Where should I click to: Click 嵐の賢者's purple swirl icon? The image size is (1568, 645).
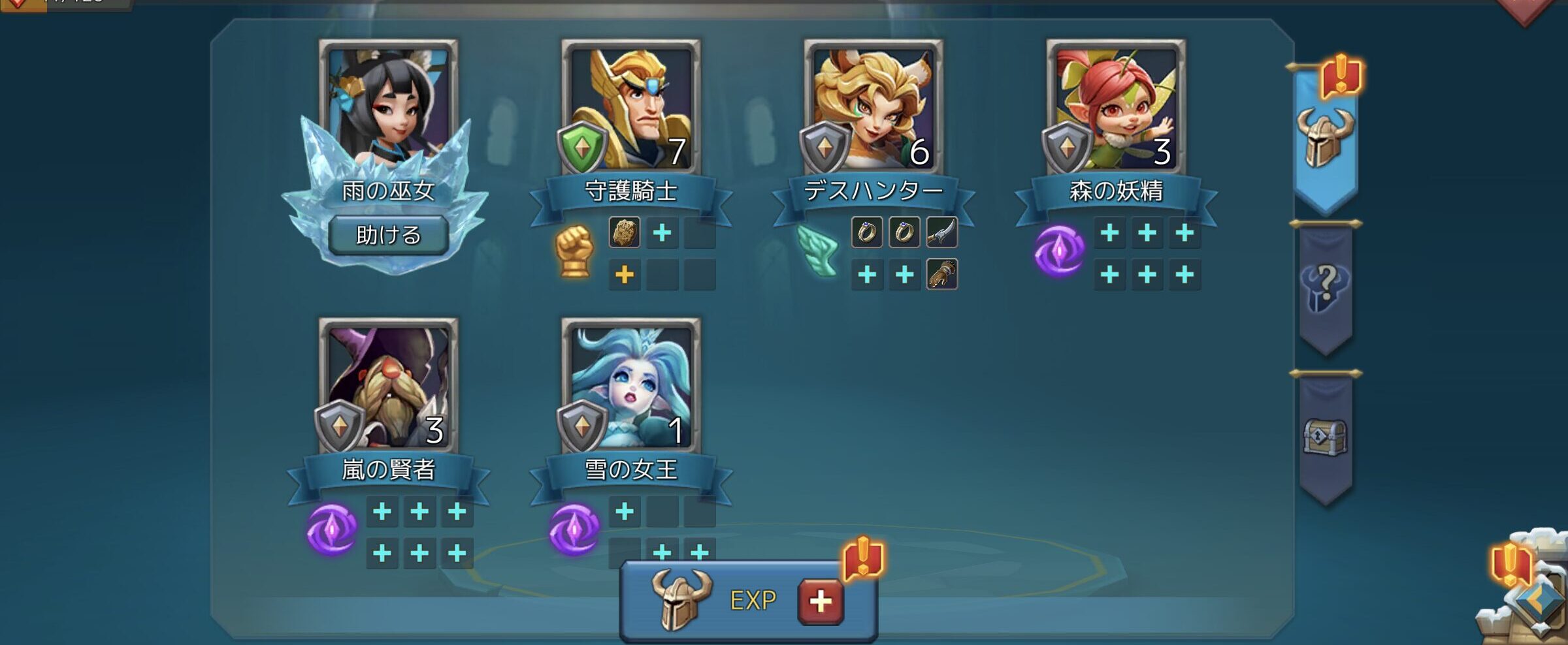(x=332, y=529)
